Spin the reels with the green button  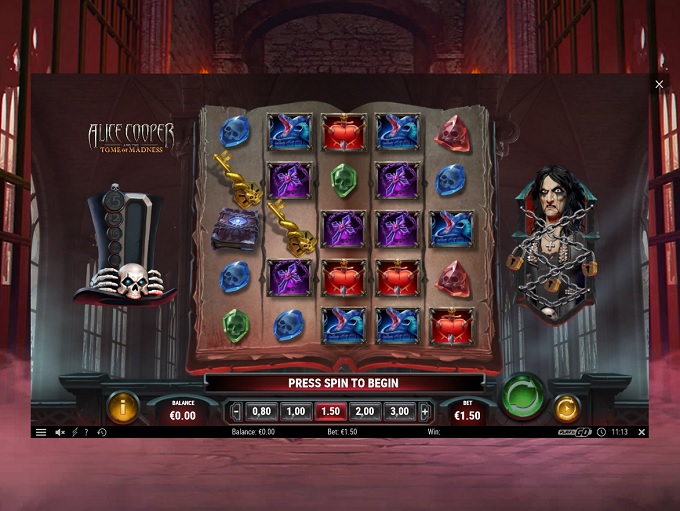click(522, 396)
